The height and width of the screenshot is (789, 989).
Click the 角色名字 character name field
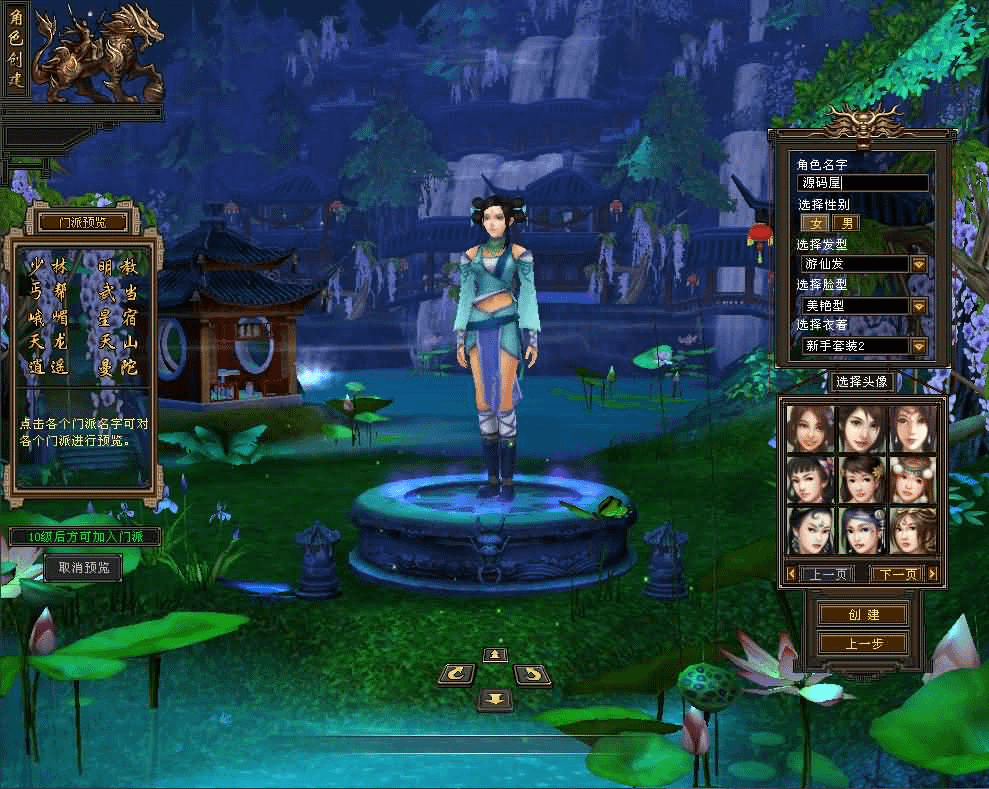(x=863, y=183)
